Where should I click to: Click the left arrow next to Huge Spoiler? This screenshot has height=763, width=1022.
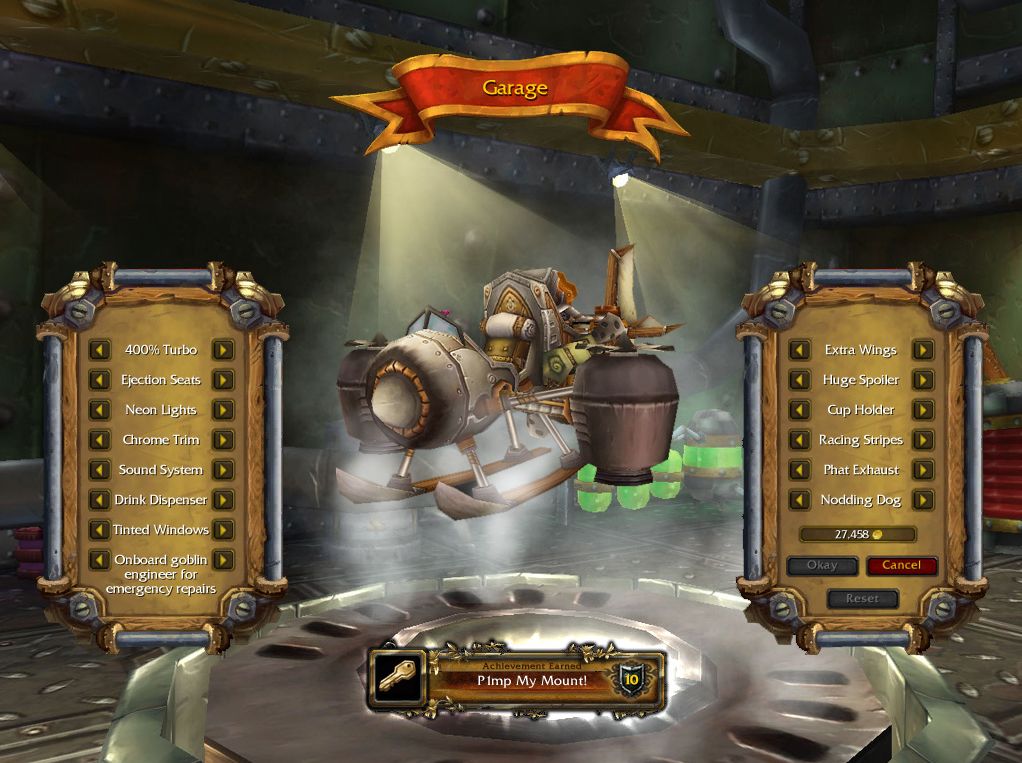(799, 380)
